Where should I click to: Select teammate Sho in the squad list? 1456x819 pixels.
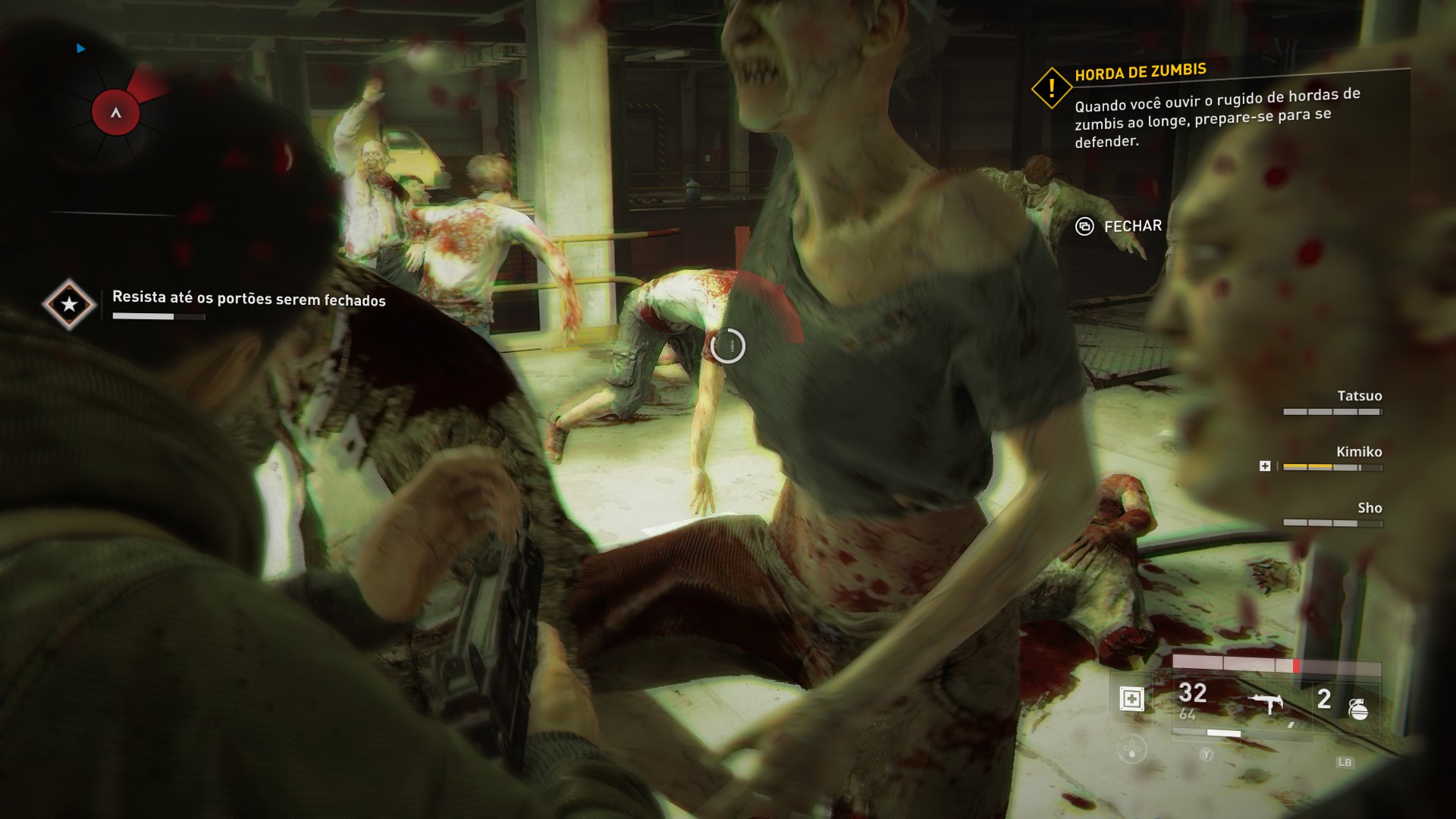[x=1369, y=508]
